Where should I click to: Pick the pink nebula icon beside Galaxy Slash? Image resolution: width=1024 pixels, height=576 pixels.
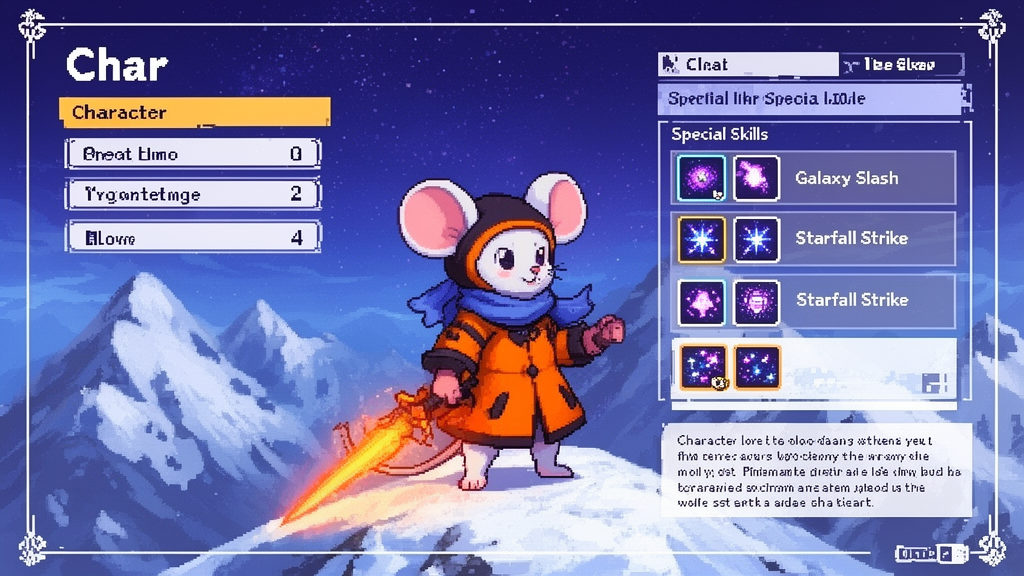[756, 178]
